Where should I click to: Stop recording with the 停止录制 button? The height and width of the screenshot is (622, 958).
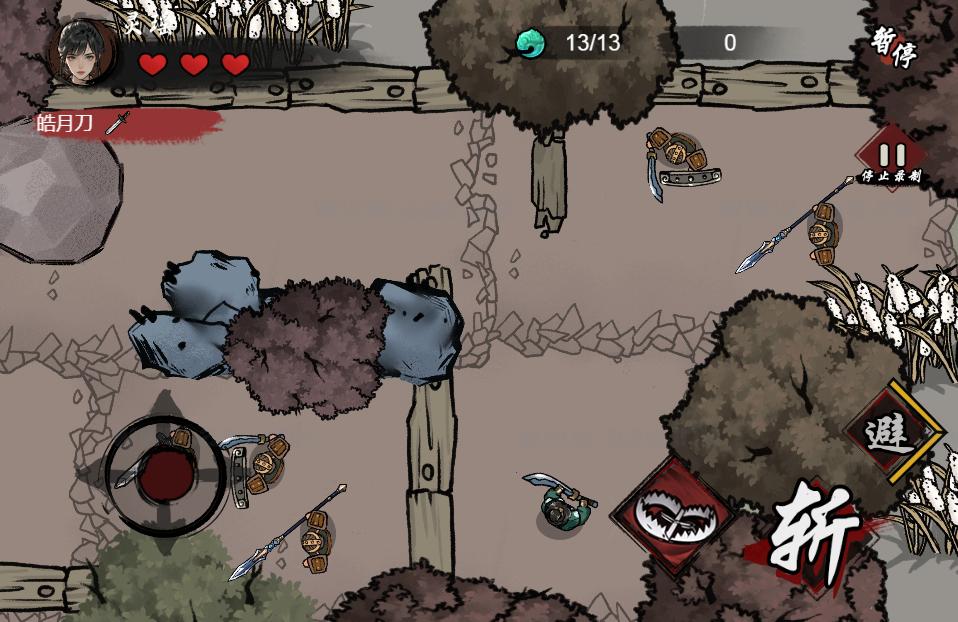(892, 158)
